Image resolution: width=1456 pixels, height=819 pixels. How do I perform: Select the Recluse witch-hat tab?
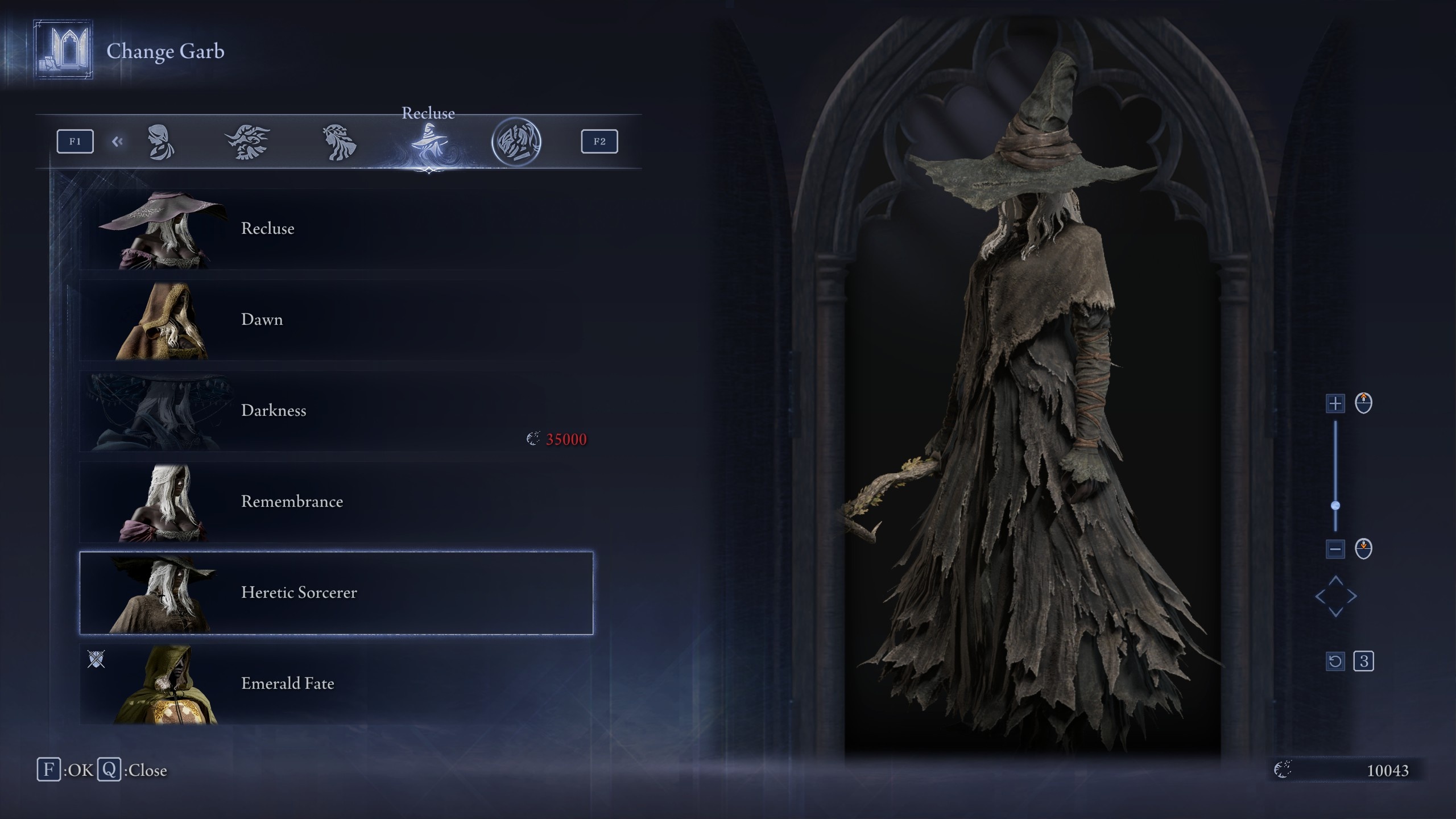point(429,142)
